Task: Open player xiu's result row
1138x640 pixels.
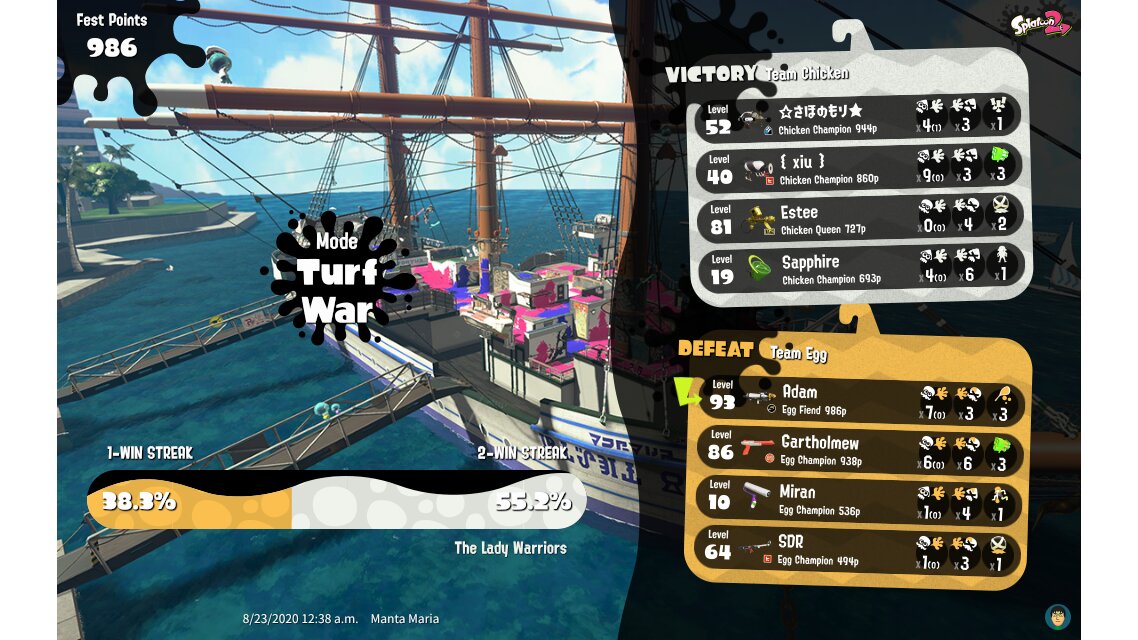Action: 858,167
